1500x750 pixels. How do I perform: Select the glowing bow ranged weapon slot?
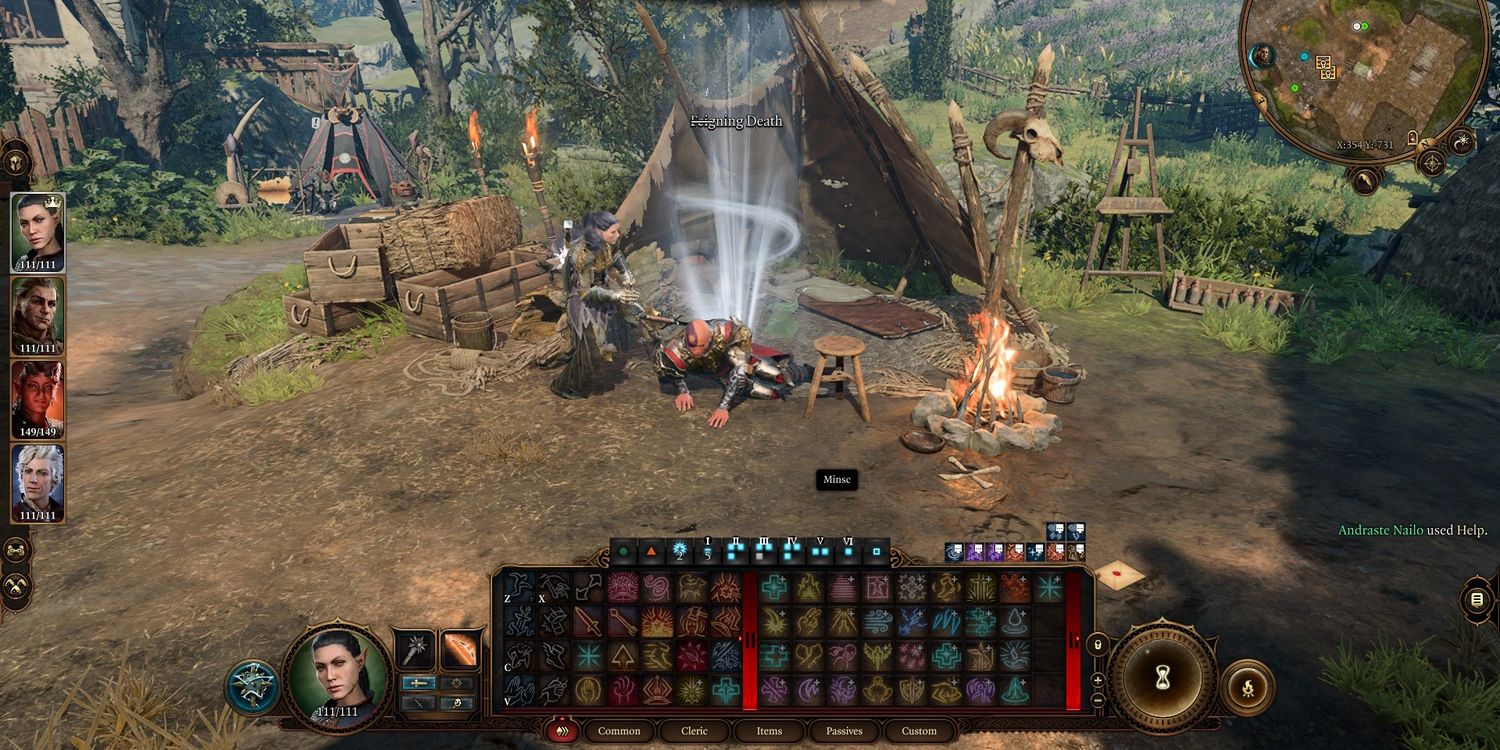pyautogui.click(x=461, y=650)
